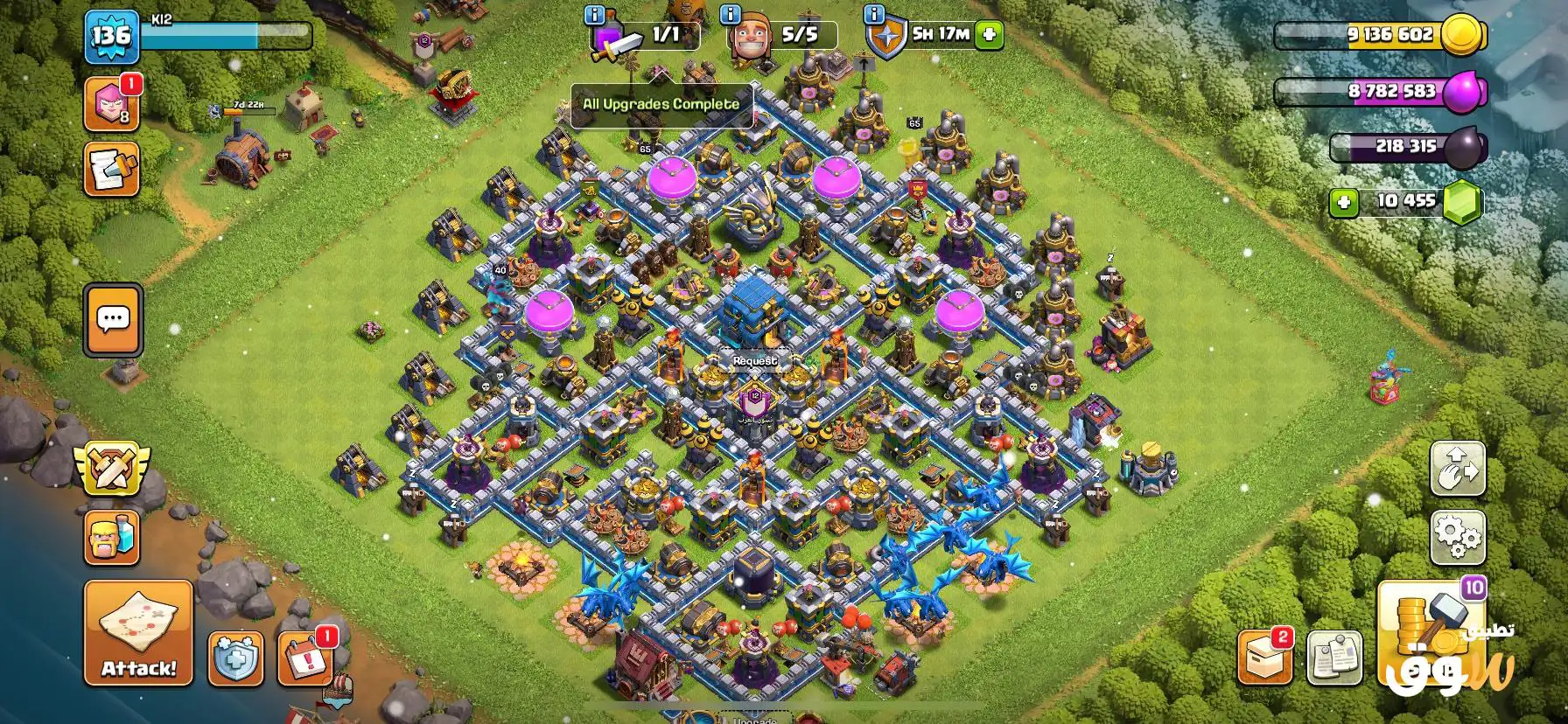
Task: Open the layout editor hand icon
Action: tap(1457, 469)
